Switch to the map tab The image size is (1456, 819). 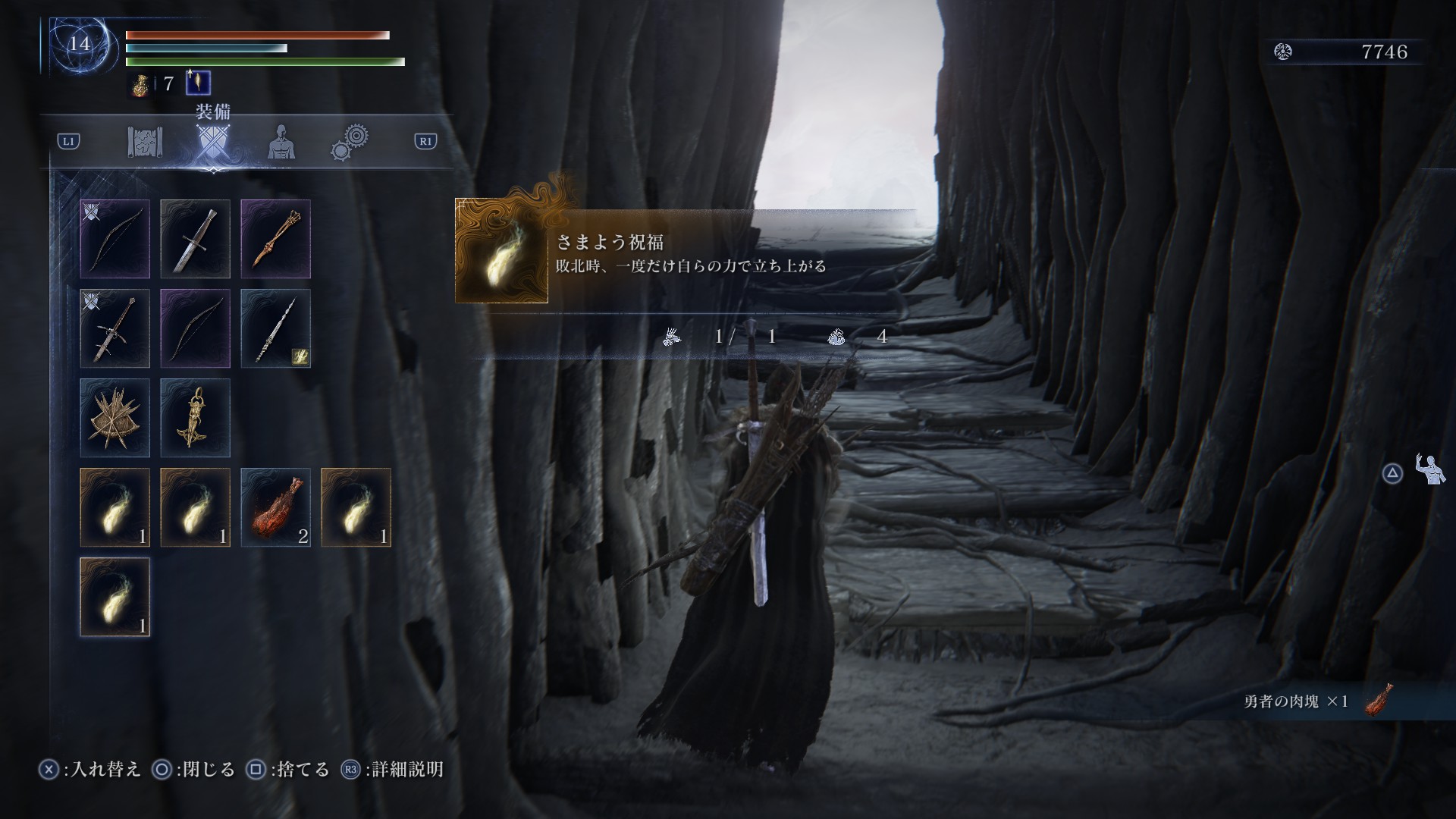(145, 142)
